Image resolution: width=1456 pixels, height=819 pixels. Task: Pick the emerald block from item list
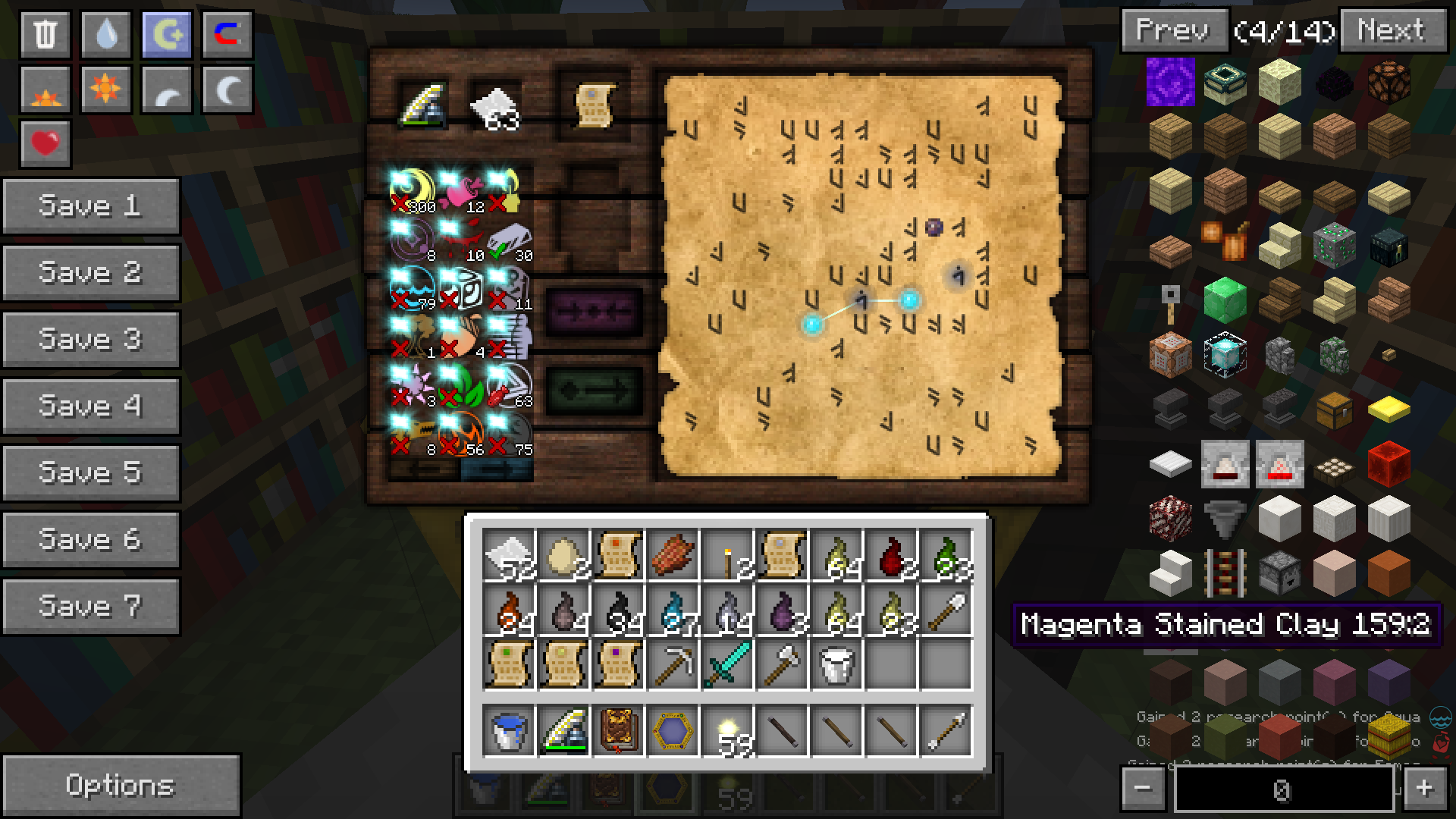click(x=1225, y=299)
